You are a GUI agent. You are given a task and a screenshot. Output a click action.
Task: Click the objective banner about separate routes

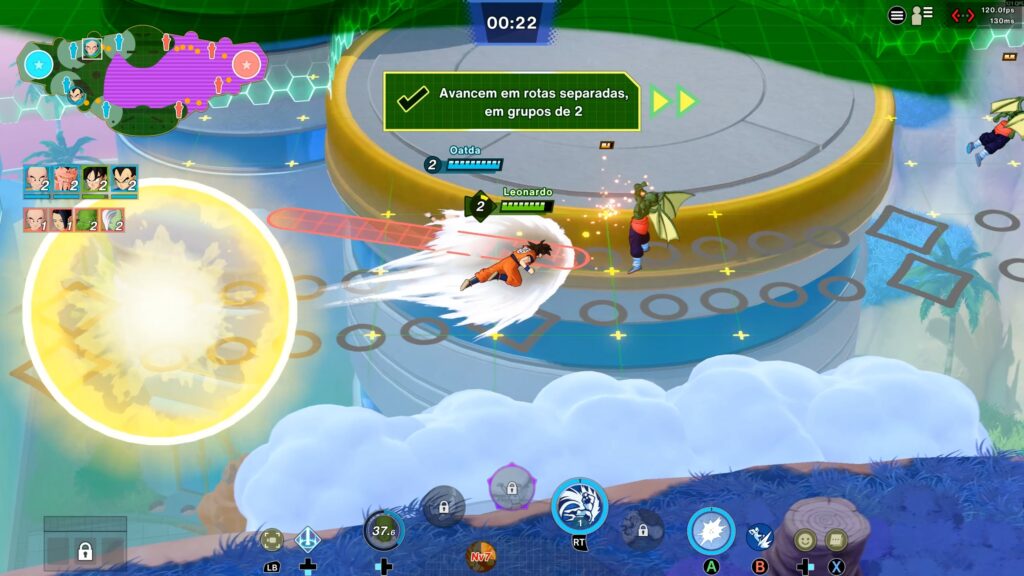[x=511, y=101]
